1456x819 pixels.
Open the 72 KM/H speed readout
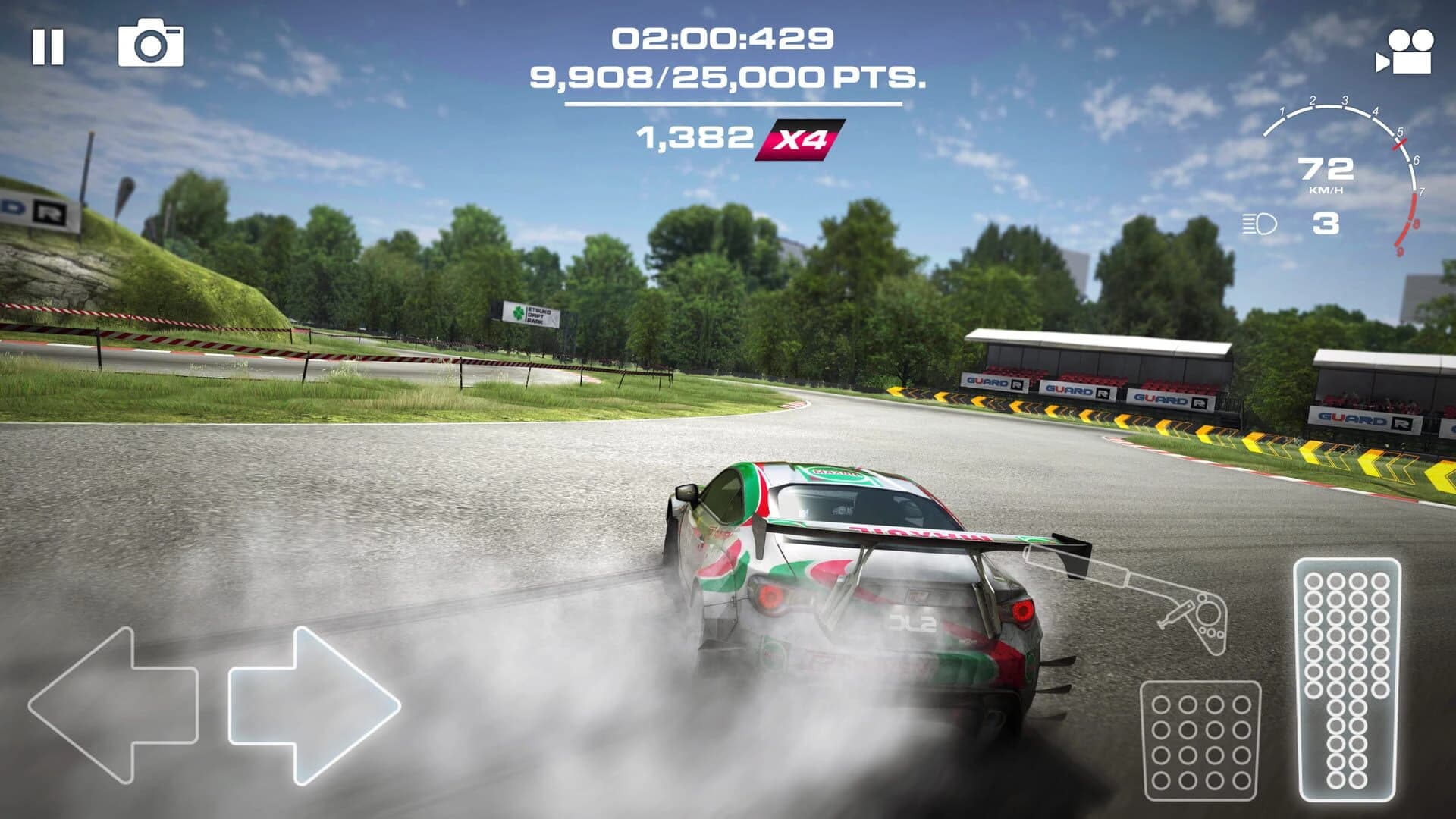tap(1325, 174)
